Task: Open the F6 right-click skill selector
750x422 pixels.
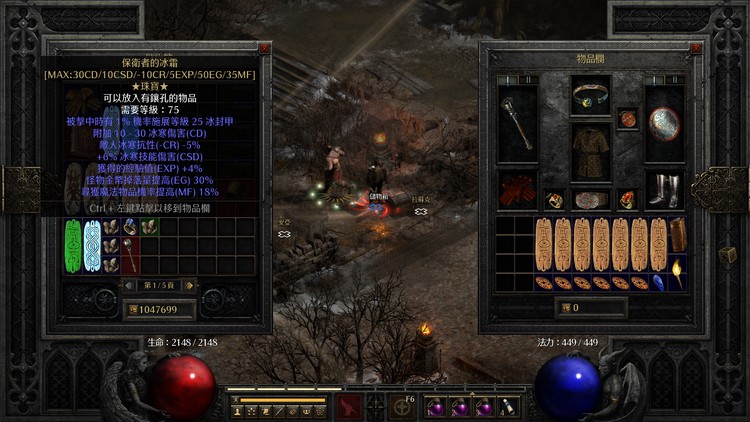Action: point(403,406)
